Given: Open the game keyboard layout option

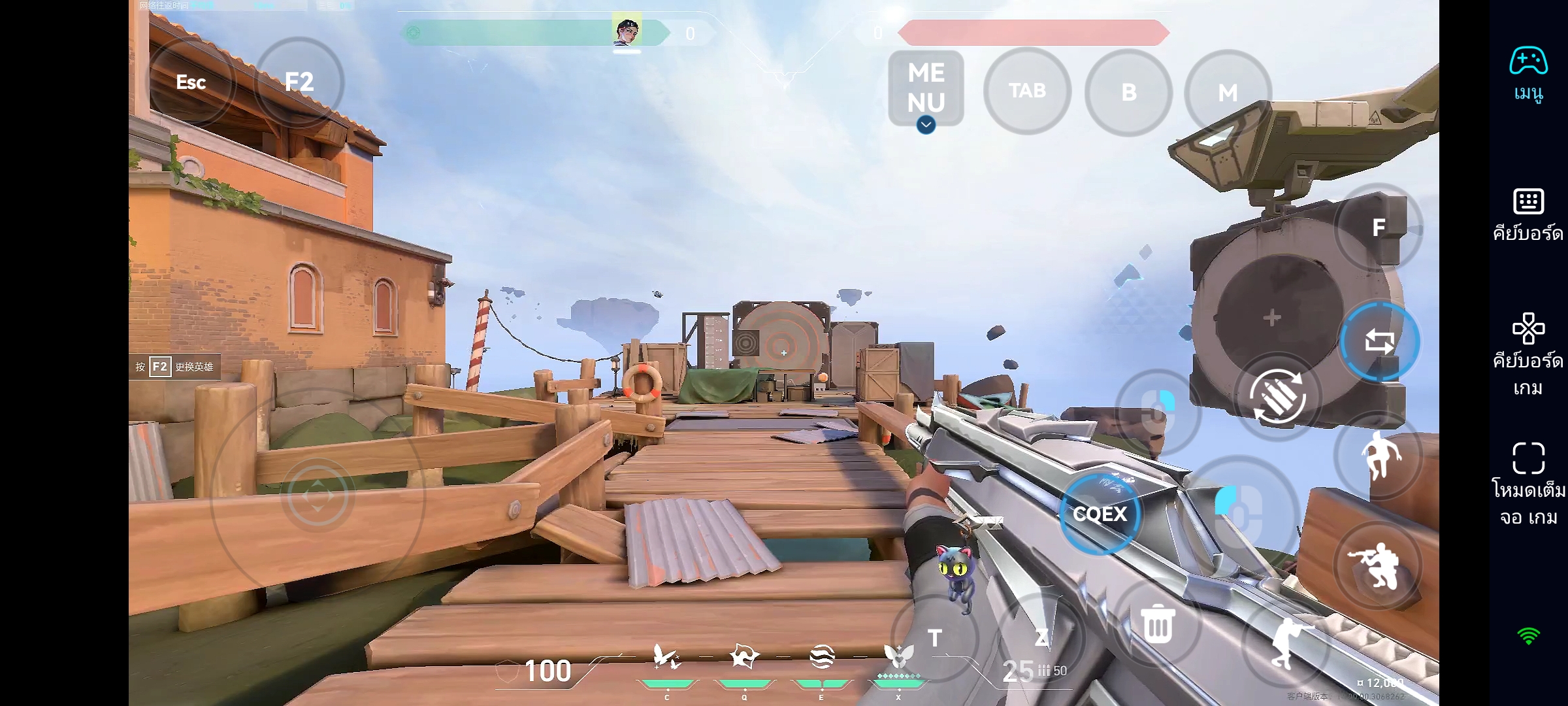Looking at the screenshot, I should (1528, 354).
